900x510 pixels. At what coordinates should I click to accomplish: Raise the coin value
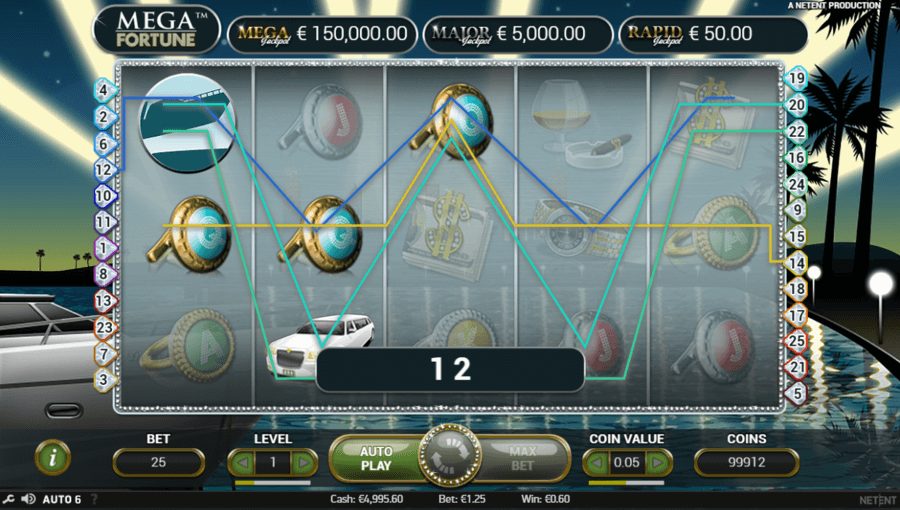point(658,462)
